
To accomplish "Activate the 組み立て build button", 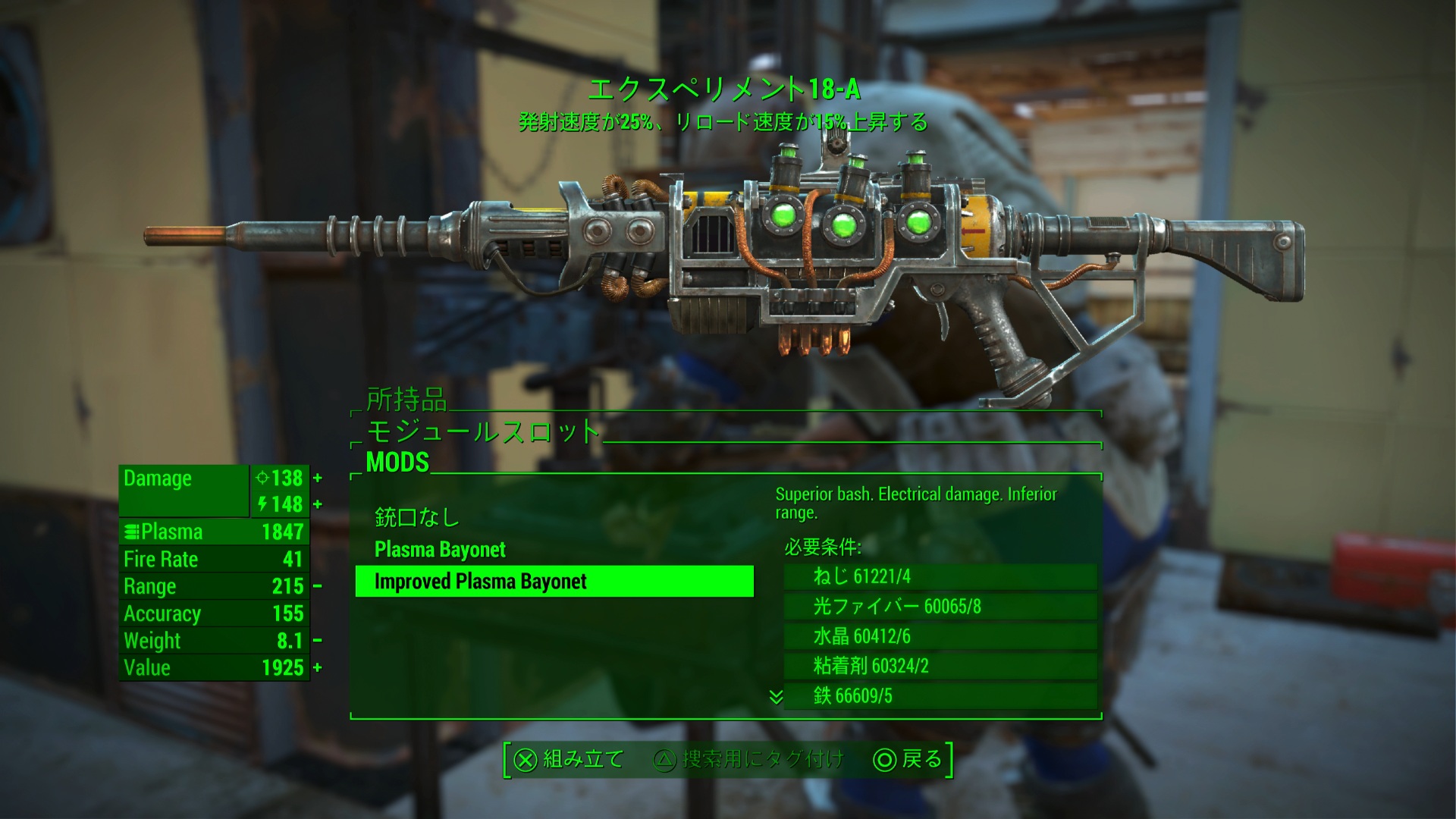I will (569, 759).
